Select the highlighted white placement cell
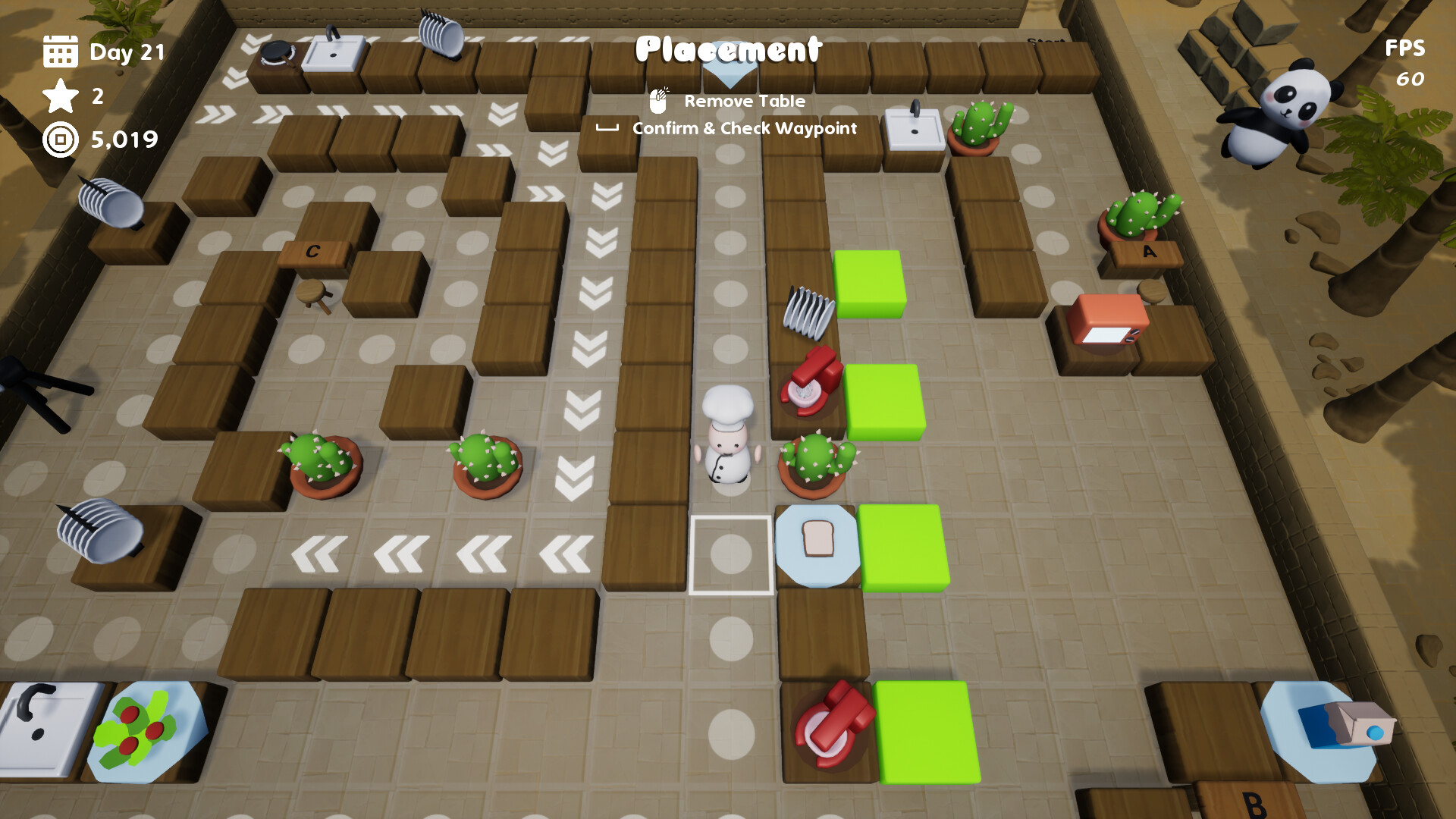This screenshot has height=819, width=1456. pyautogui.click(x=730, y=554)
